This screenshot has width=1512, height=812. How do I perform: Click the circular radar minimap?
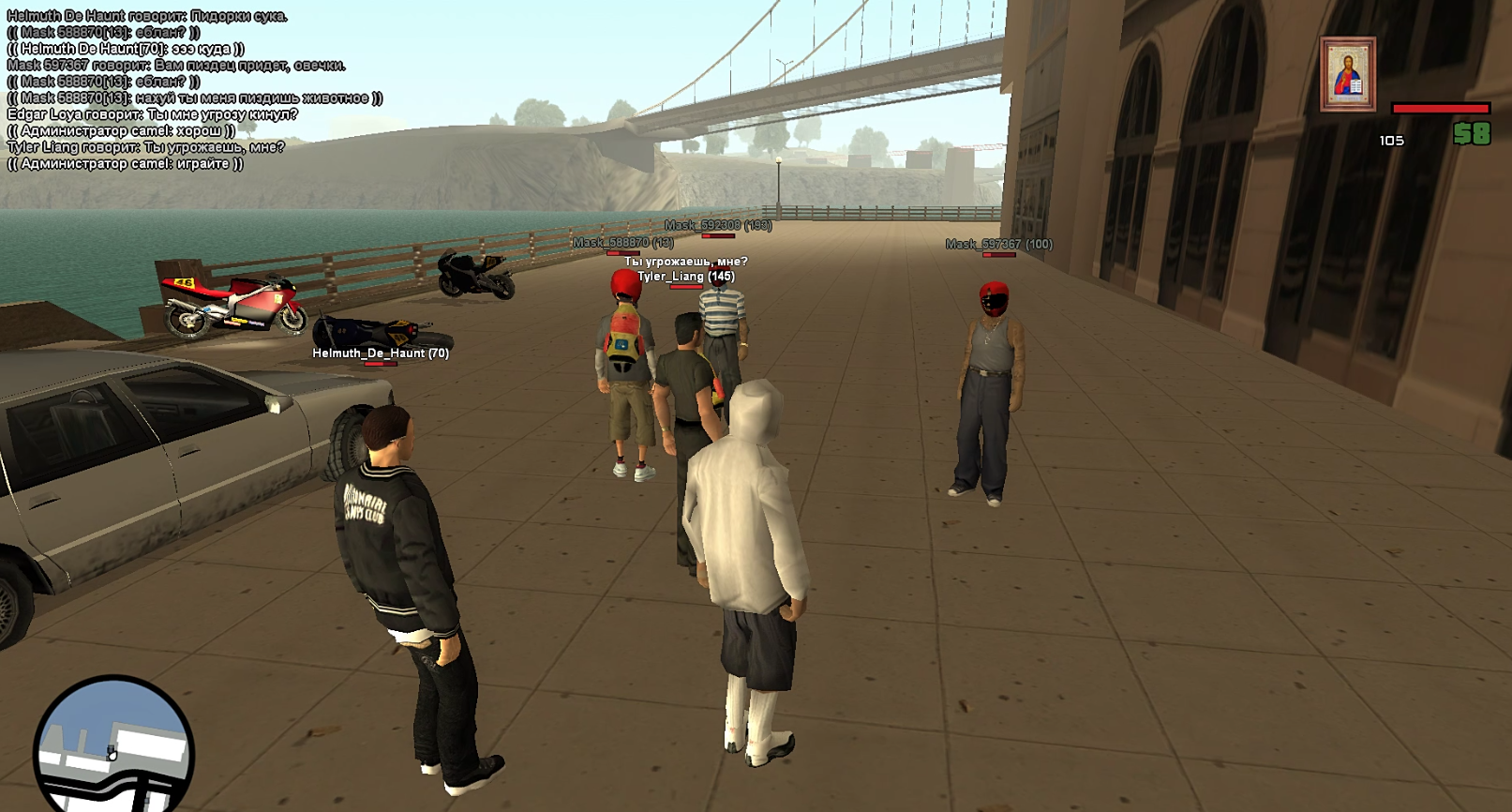point(113,748)
